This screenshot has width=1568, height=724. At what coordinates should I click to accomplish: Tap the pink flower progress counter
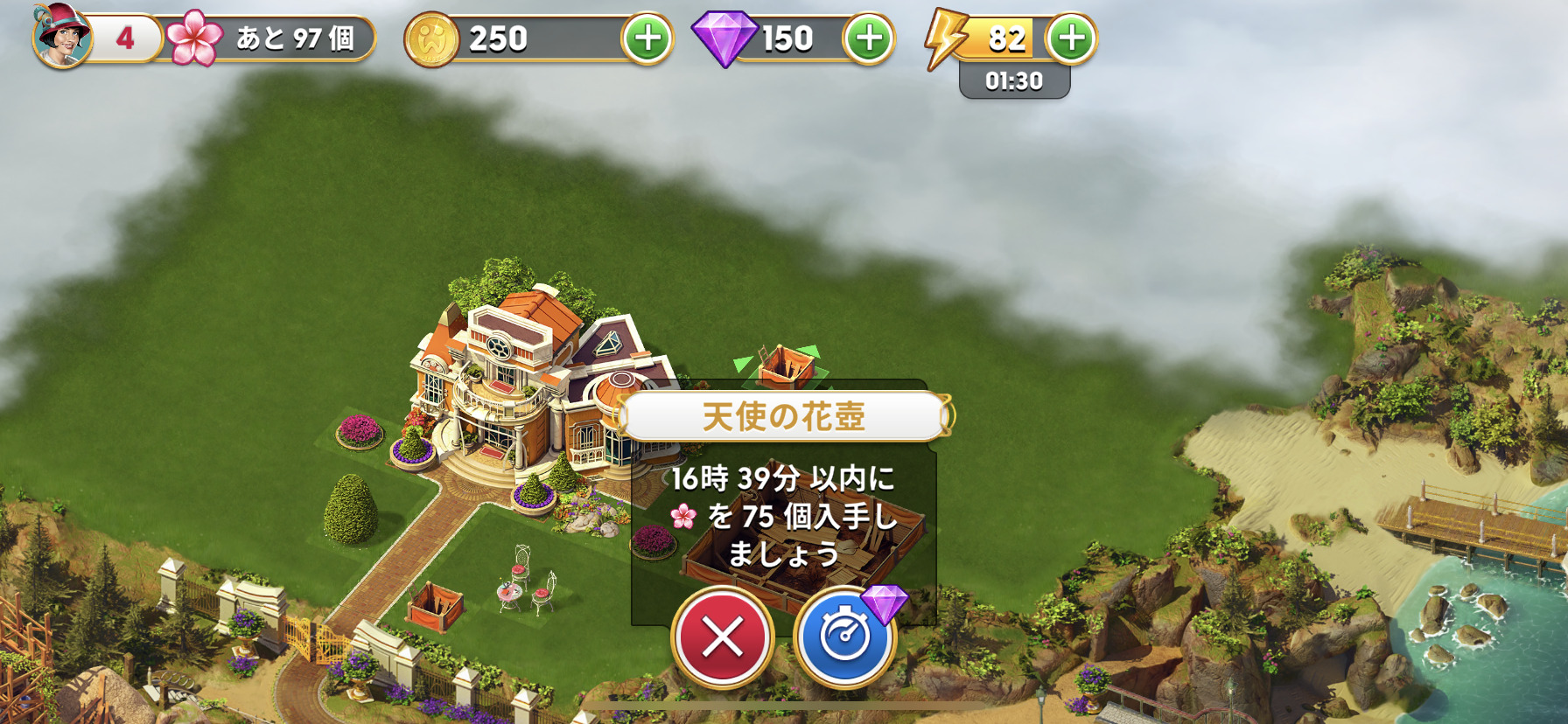(x=271, y=38)
